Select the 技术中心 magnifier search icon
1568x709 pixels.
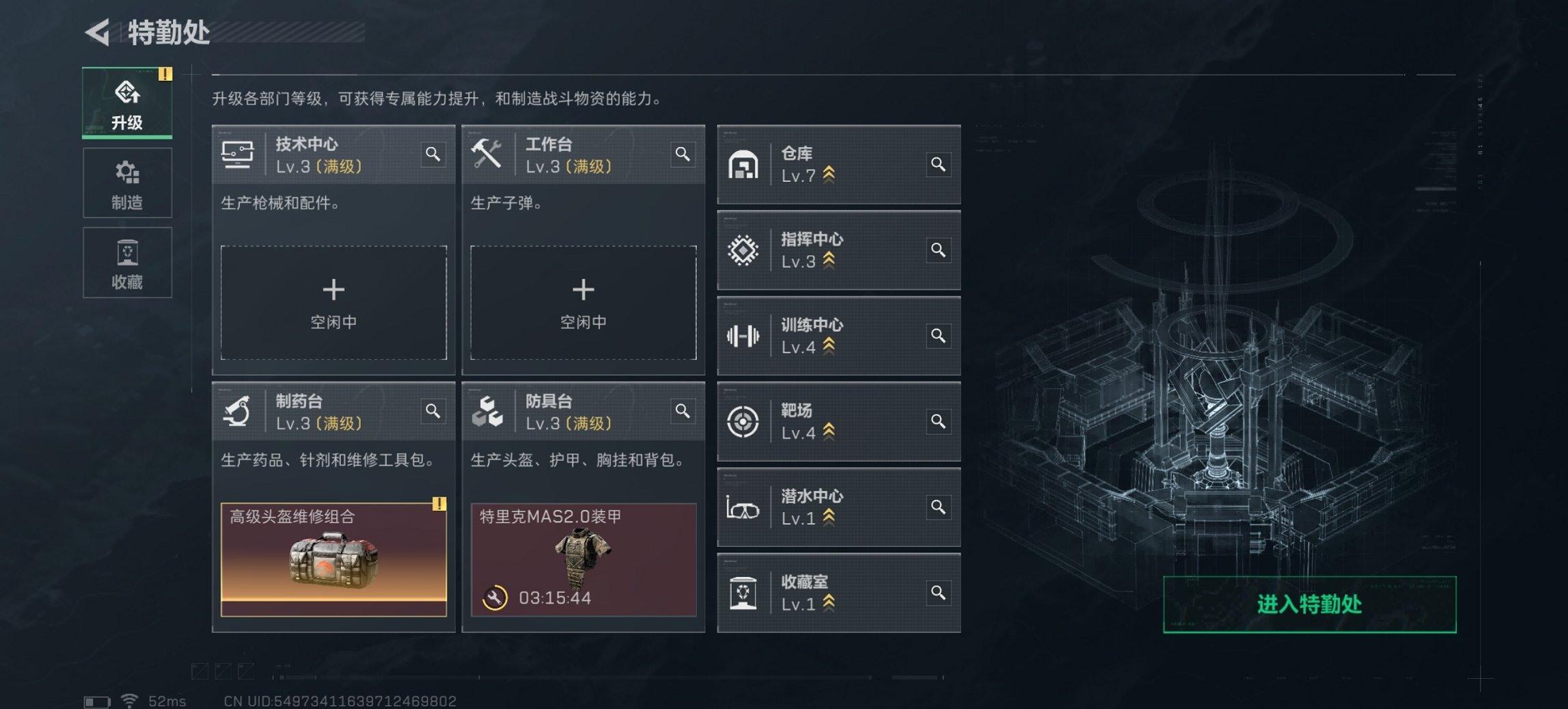point(432,155)
